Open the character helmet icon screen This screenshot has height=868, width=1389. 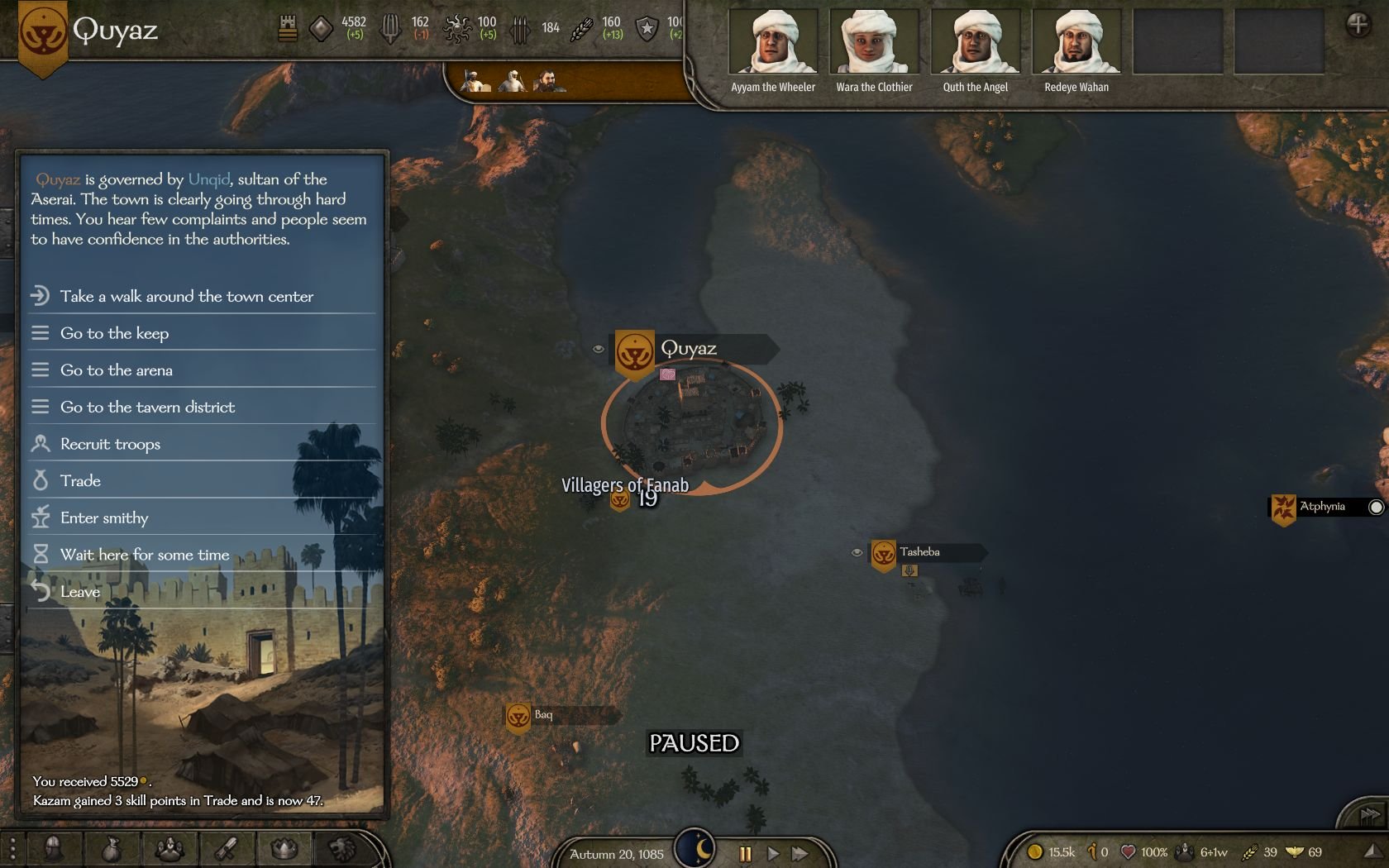tap(54, 848)
